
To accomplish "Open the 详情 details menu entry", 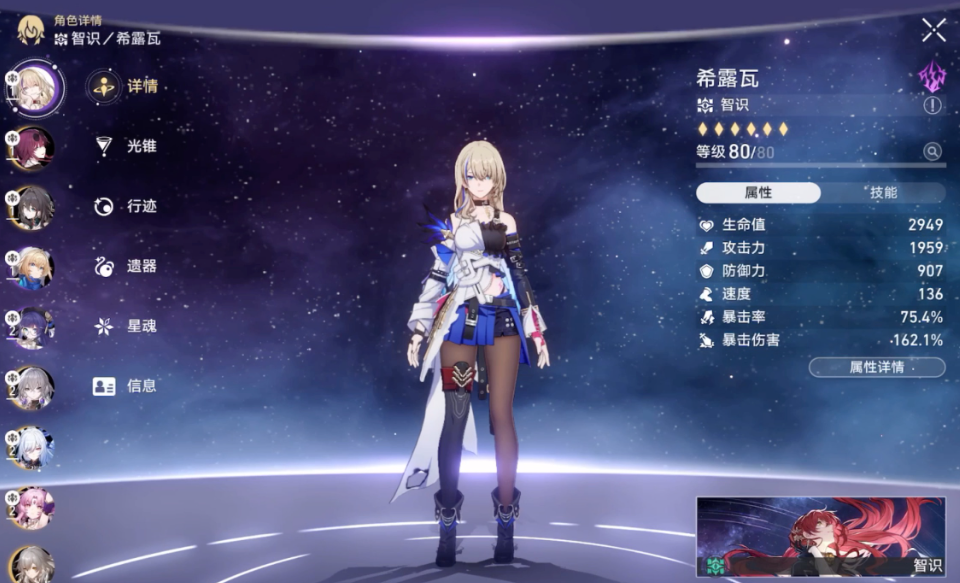I will pyautogui.click(x=125, y=86).
